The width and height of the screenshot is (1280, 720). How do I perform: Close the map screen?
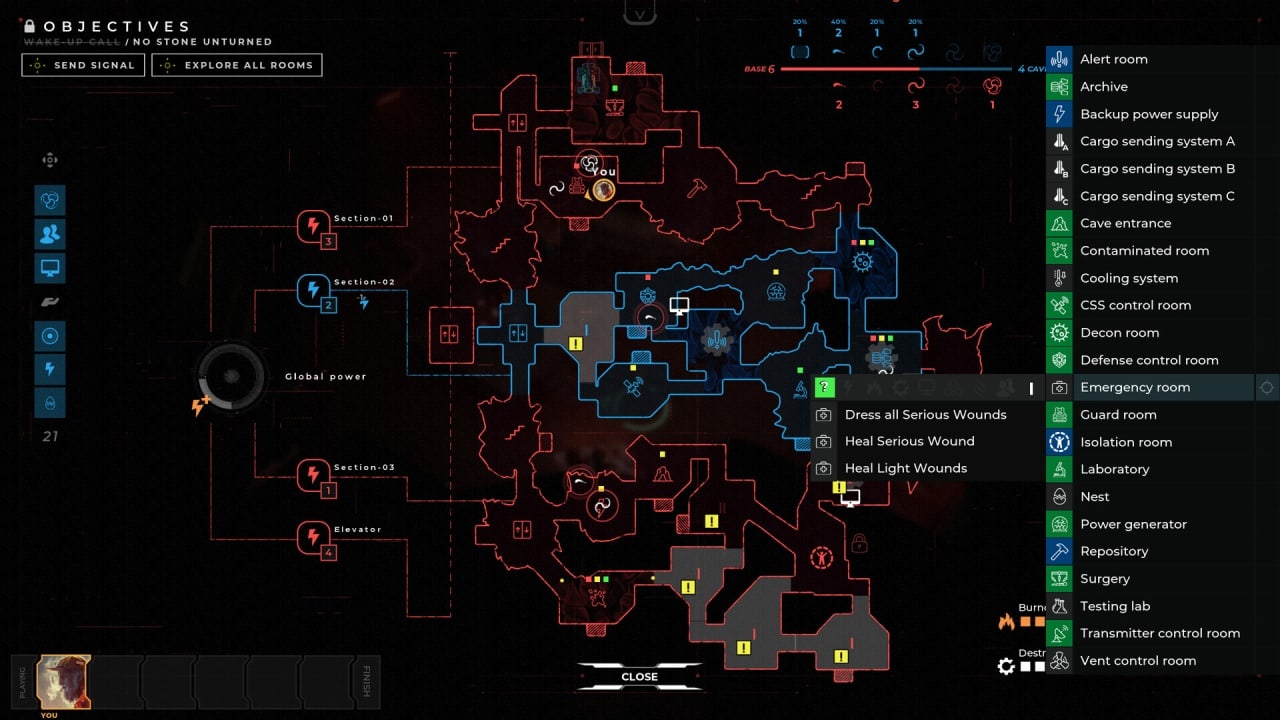[639, 677]
